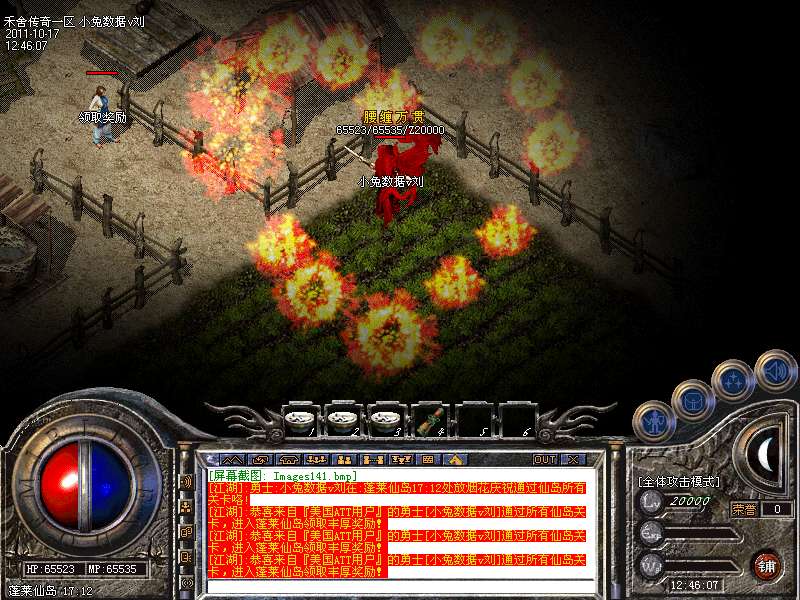Click top sound-wave icon left of chat
This screenshot has height=600, width=800.
(x=187, y=481)
